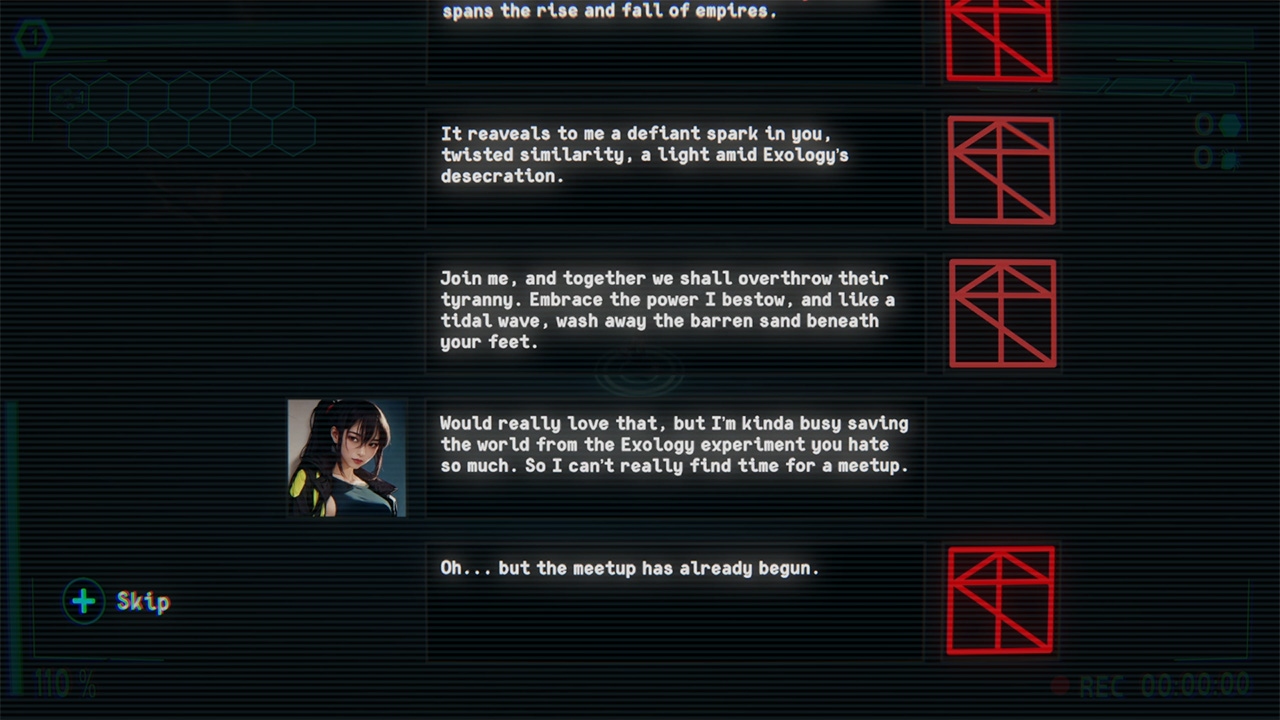This screenshot has height=720, width=1280.
Task: Click the hexagonal level badge in the top-left corner
Action: (x=34, y=38)
